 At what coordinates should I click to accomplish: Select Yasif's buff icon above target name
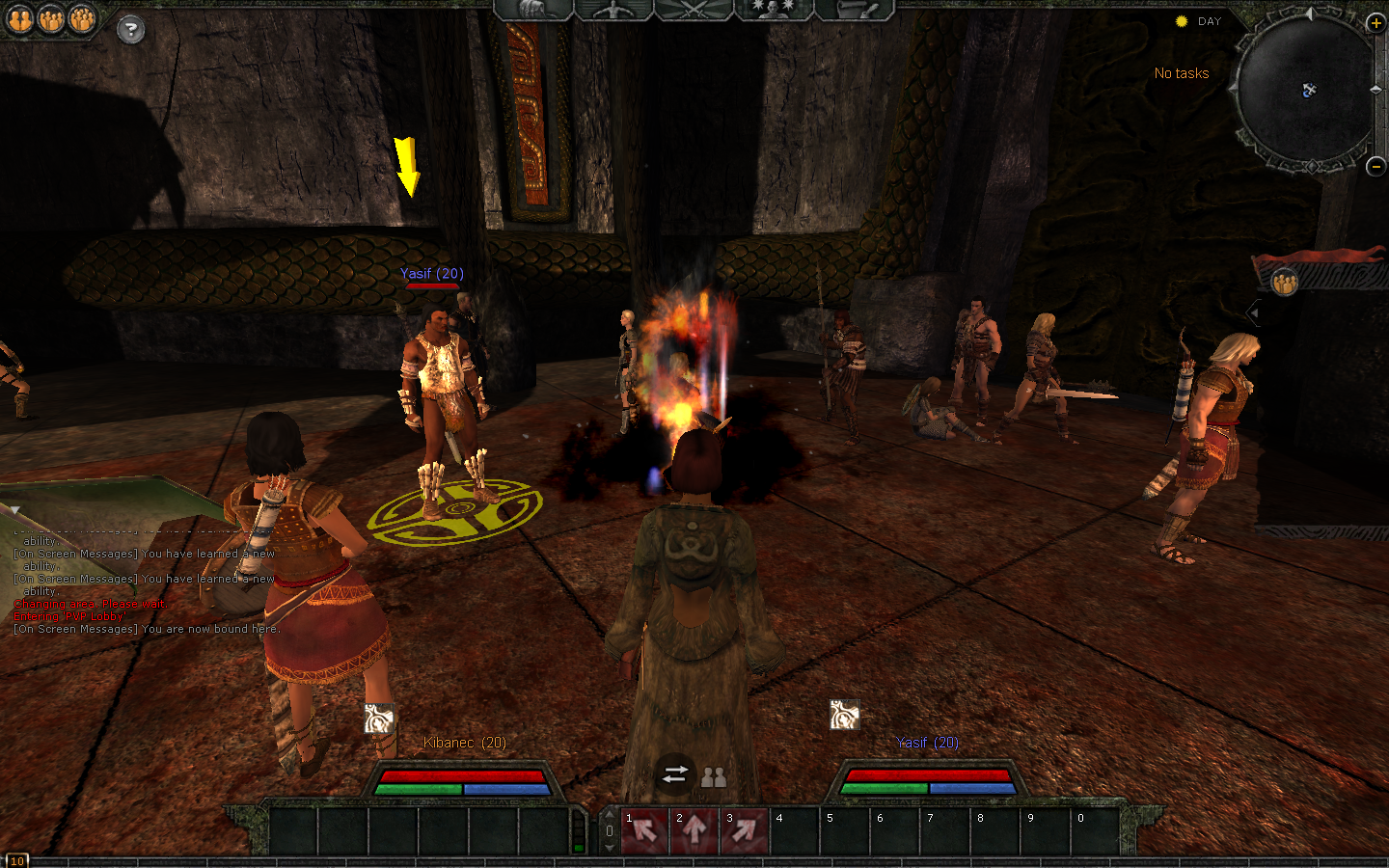coord(844,715)
